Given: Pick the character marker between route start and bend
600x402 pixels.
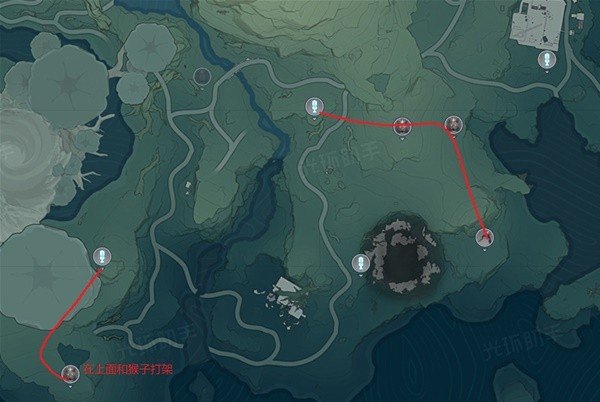Looking at the screenshot, I should [402, 125].
